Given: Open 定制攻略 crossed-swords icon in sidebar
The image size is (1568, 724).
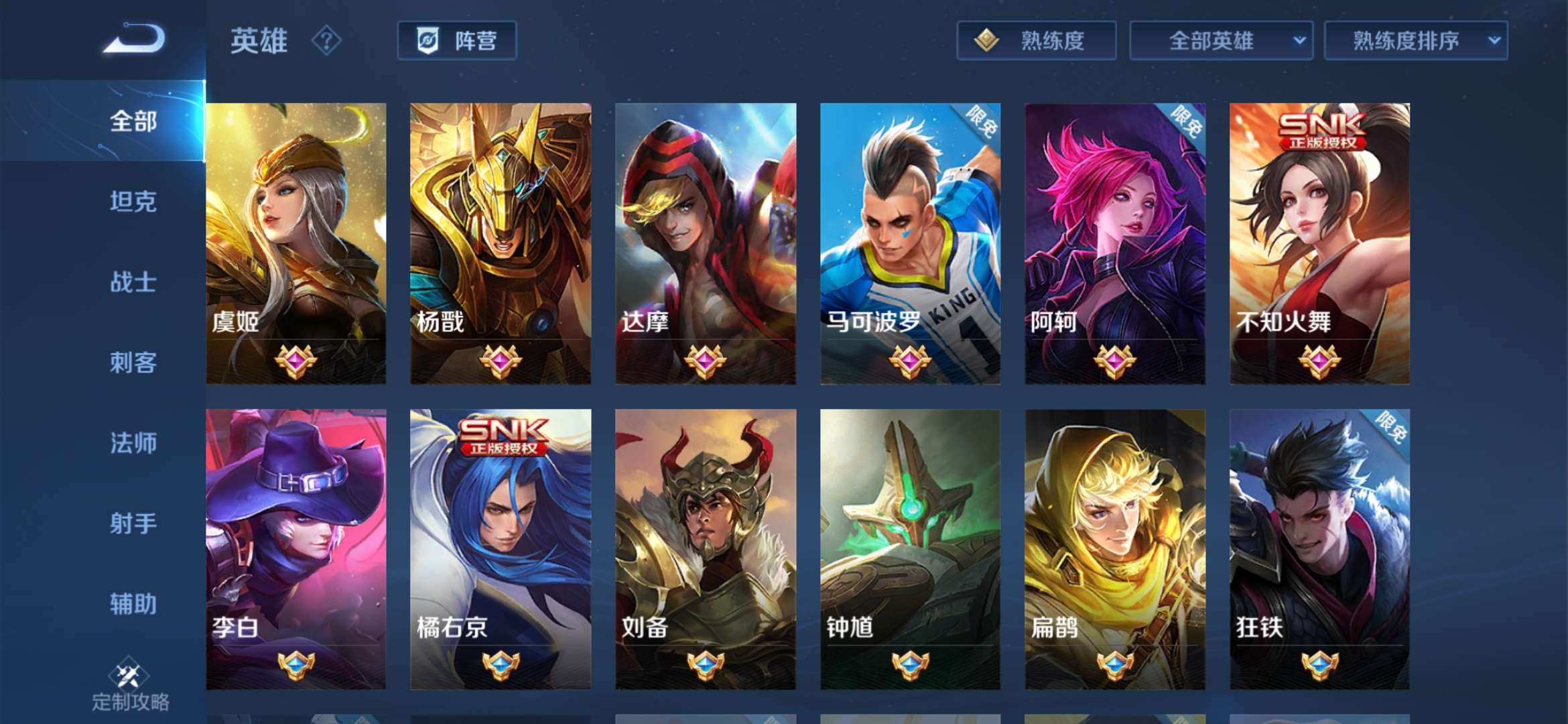Looking at the screenshot, I should click(133, 670).
